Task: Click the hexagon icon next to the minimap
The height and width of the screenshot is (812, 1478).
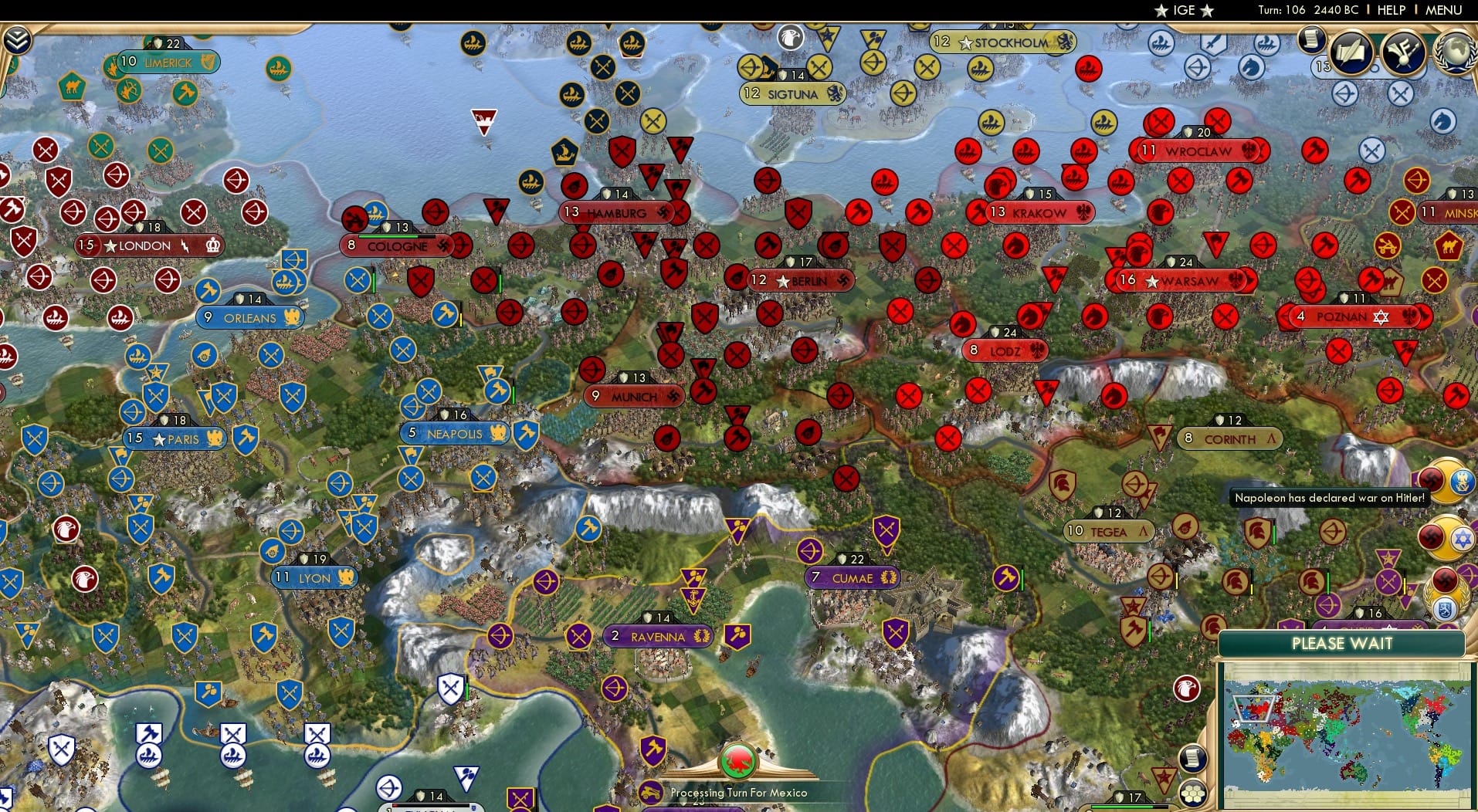Action: (1195, 791)
